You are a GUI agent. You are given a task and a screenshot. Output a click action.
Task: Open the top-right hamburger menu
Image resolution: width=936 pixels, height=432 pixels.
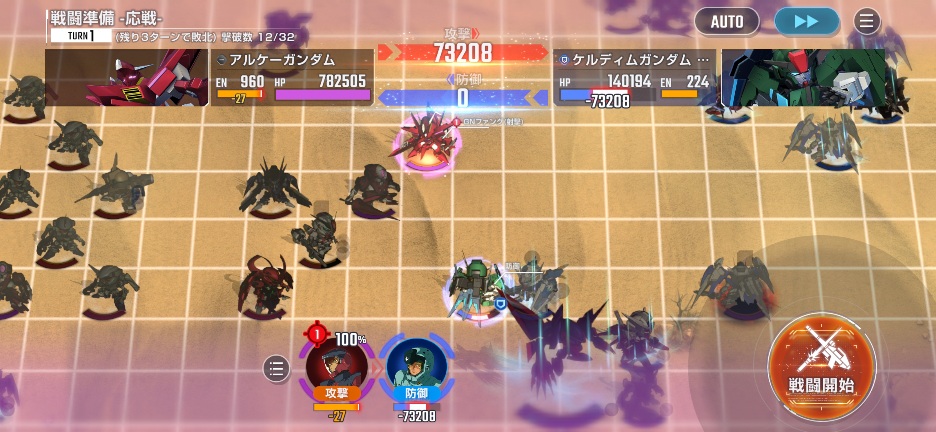pyautogui.click(x=867, y=20)
